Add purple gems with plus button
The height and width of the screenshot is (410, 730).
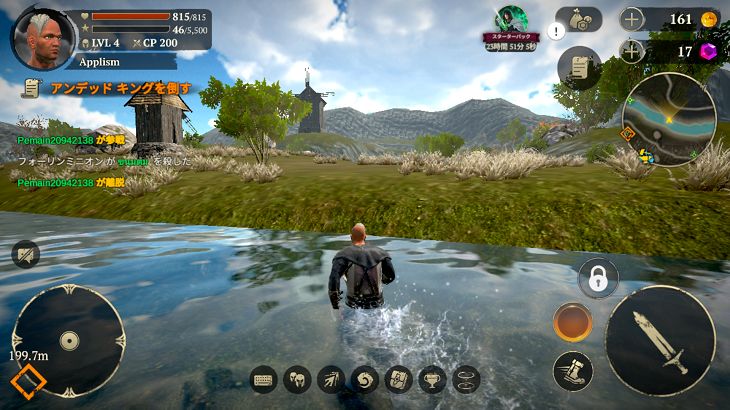632,52
